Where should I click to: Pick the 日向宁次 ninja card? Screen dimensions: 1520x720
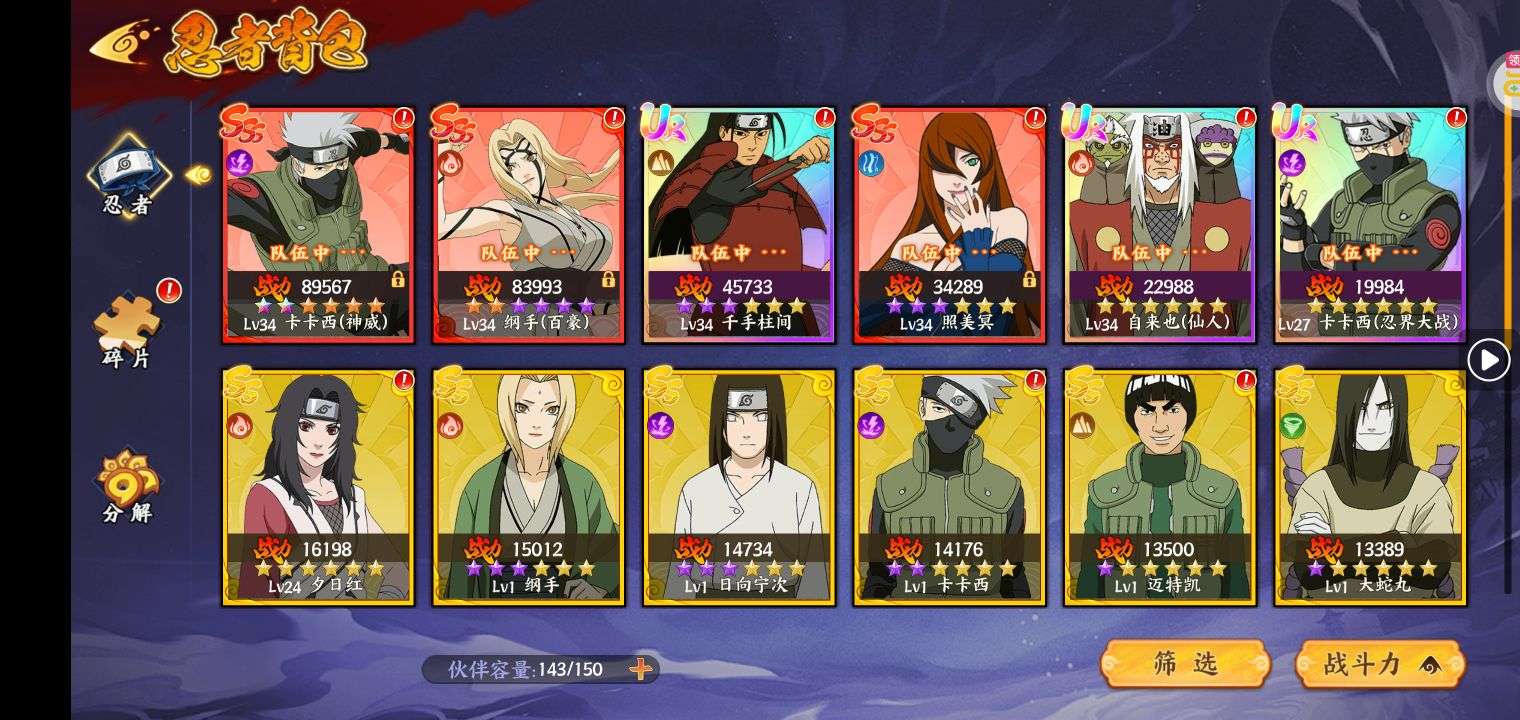point(739,487)
